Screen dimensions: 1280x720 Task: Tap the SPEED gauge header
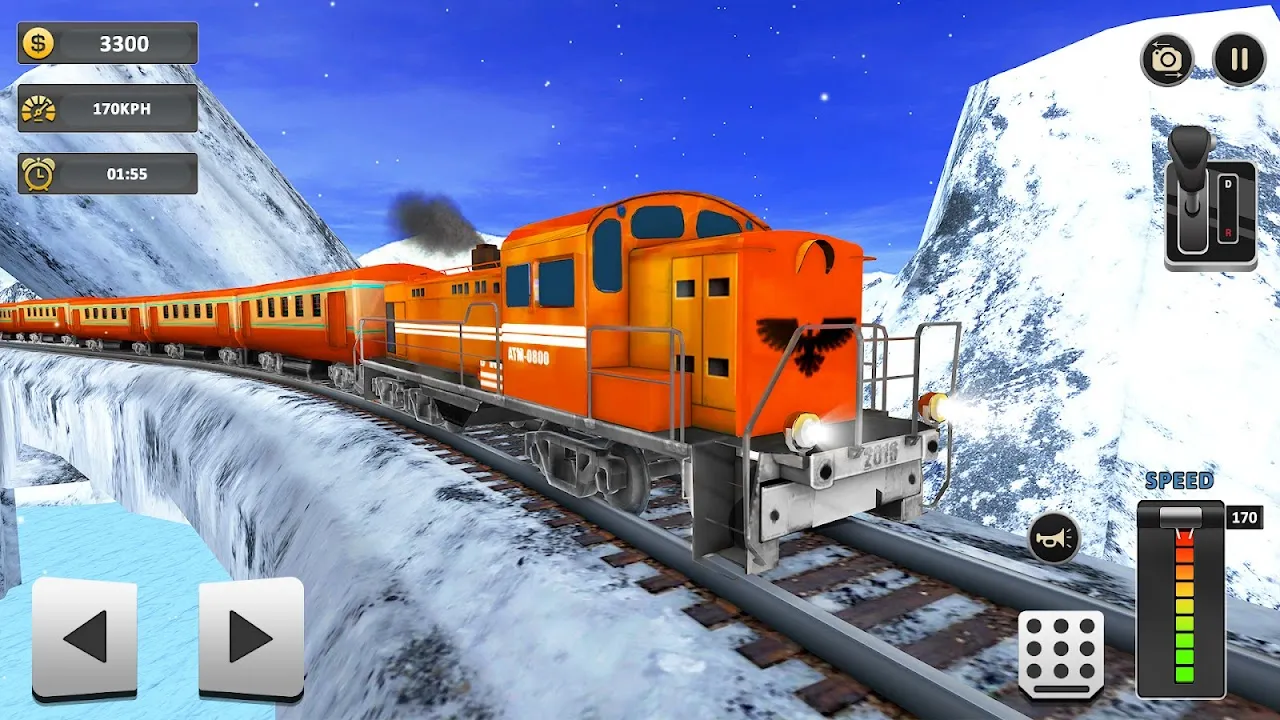click(1185, 479)
